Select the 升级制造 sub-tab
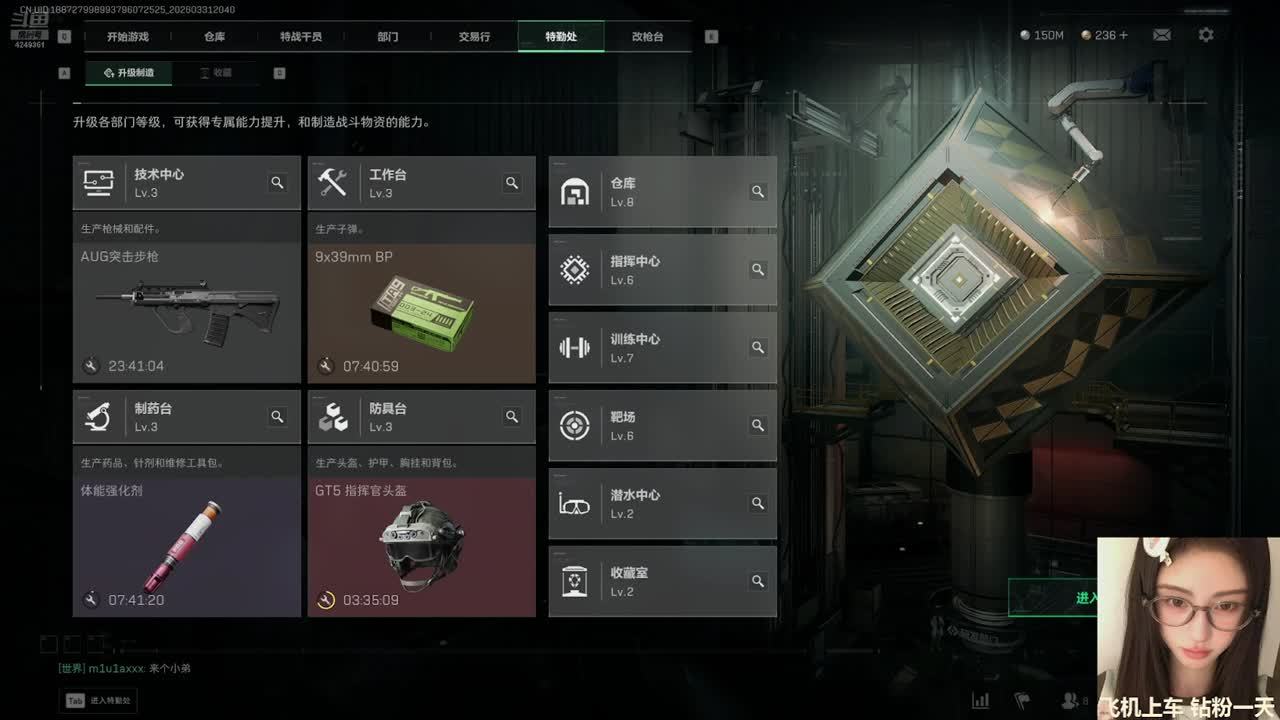This screenshot has width=1280, height=720. coord(128,73)
